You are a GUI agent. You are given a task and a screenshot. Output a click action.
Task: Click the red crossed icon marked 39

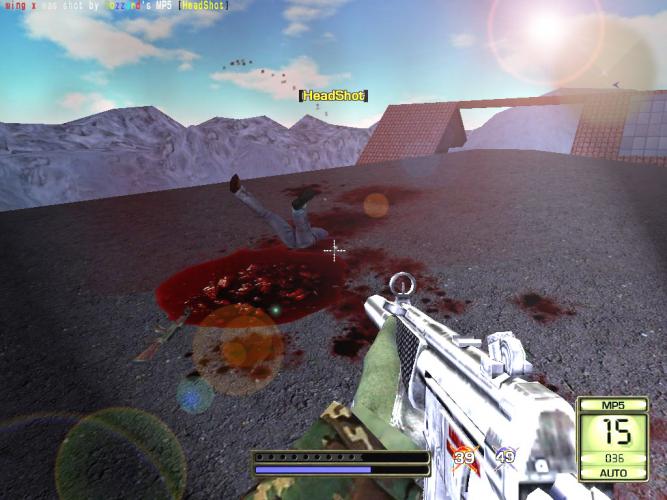coord(464,458)
